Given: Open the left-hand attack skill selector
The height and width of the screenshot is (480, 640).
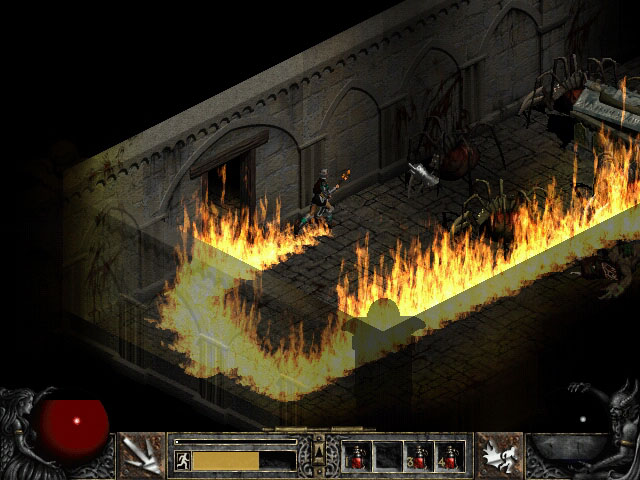Looking at the screenshot, I should pos(142,455).
